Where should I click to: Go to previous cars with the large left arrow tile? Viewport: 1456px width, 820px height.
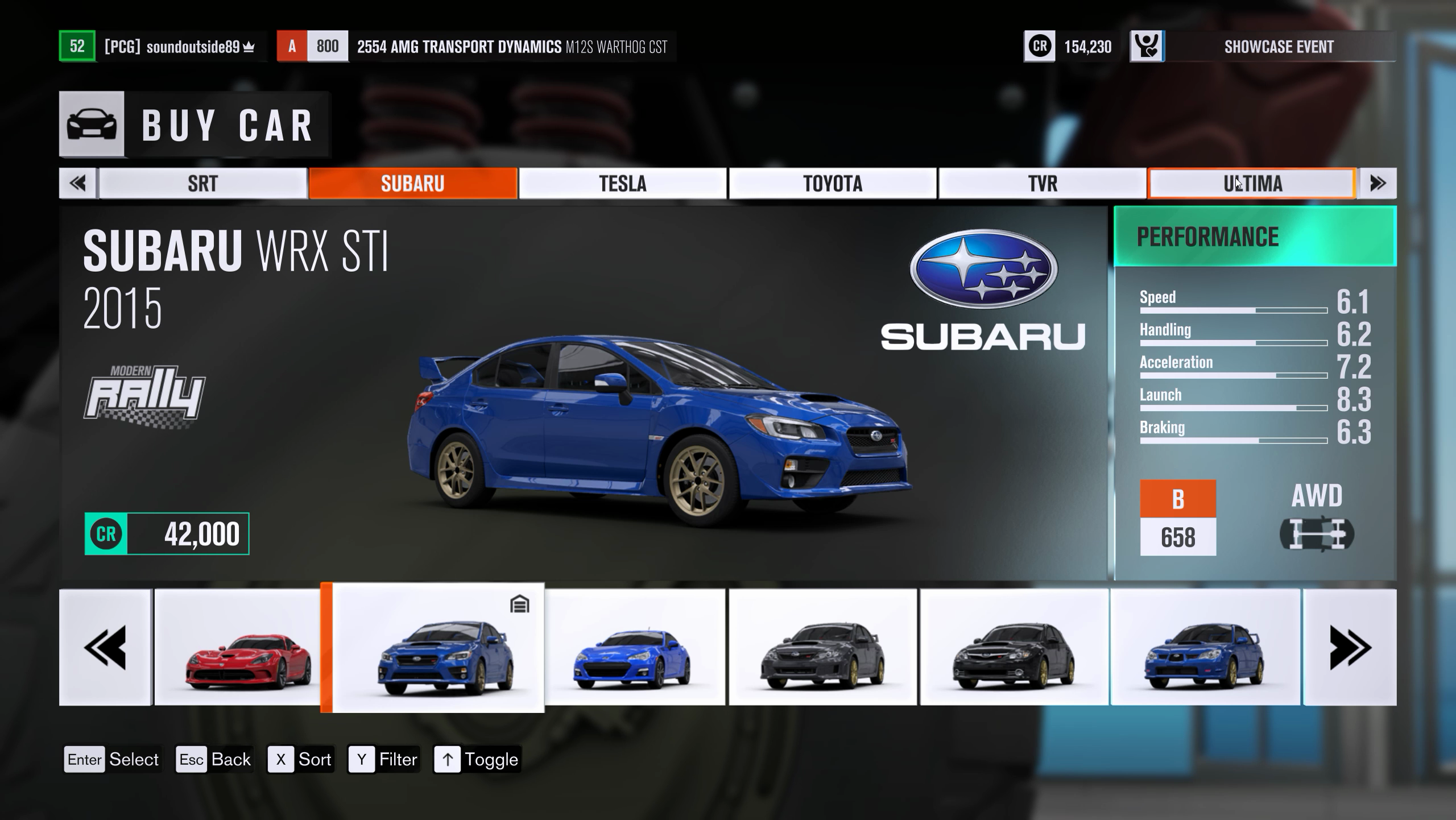pyautogui.click(x=105, y=647)
